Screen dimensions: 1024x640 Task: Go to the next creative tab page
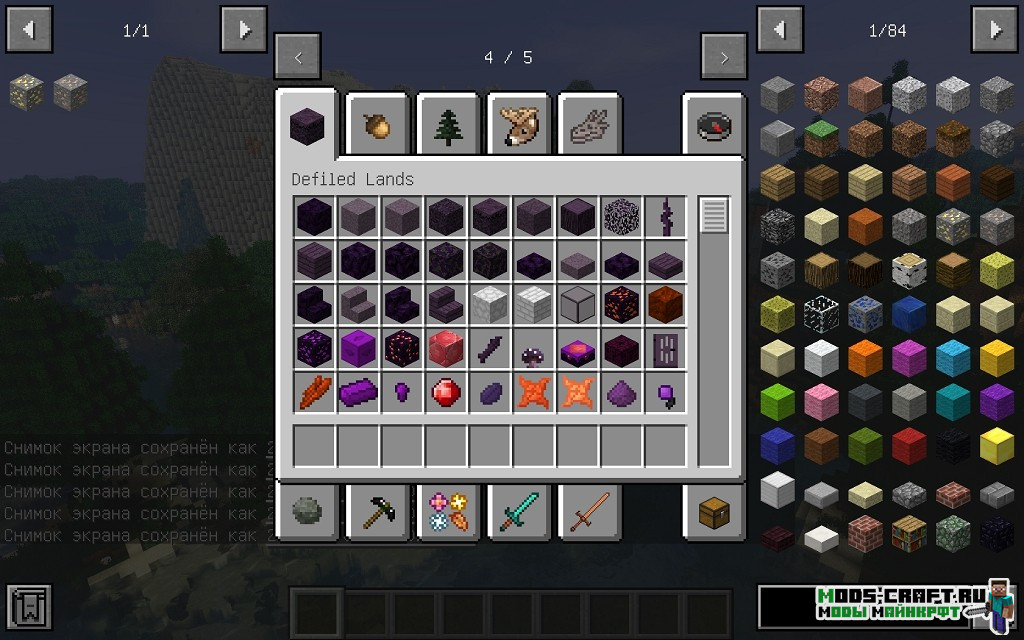(723, 58)
